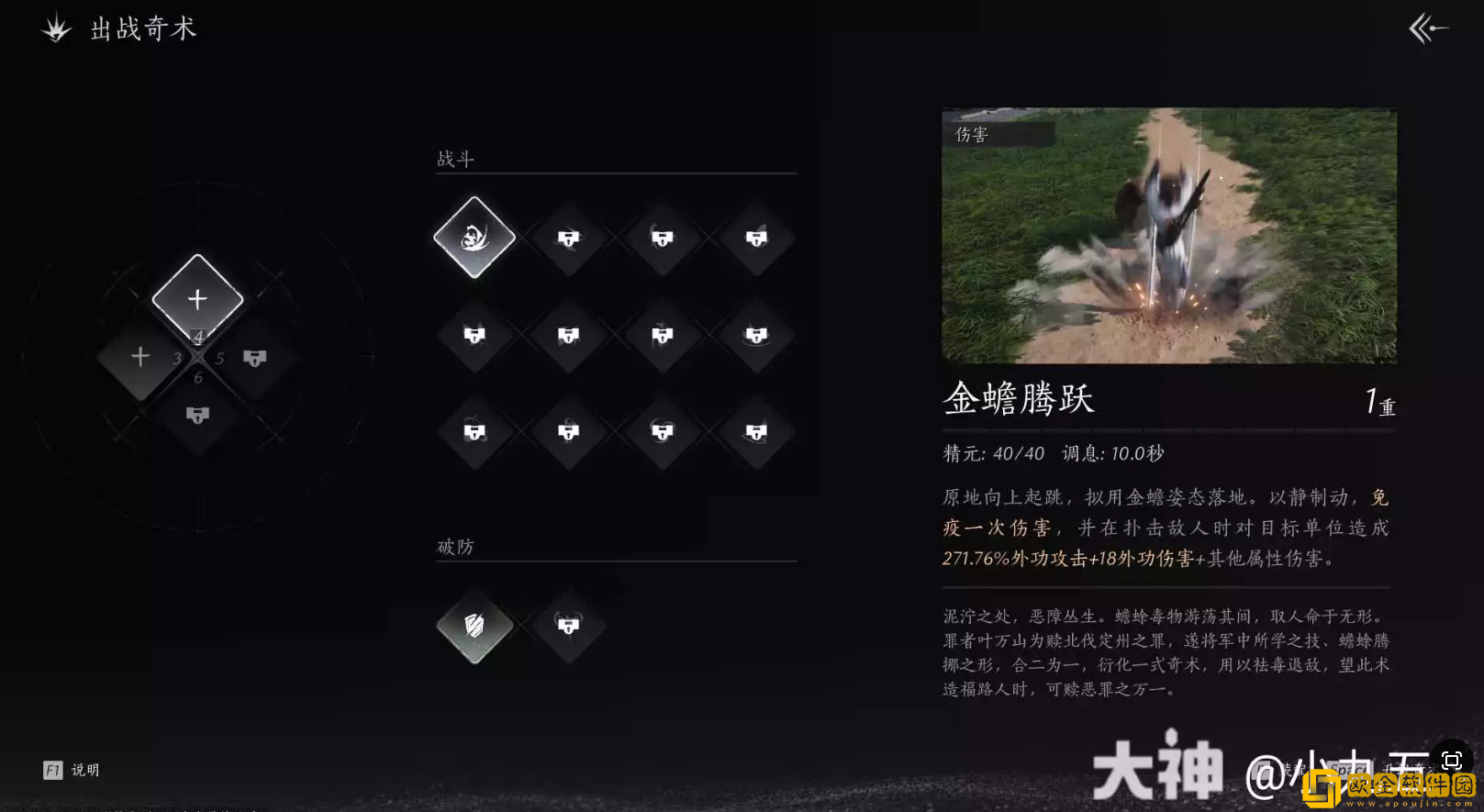The image size is (1484, 812).
Task: Select the 金蟾腾跃 skill icon under 战斗
Action: coord(474,239)
